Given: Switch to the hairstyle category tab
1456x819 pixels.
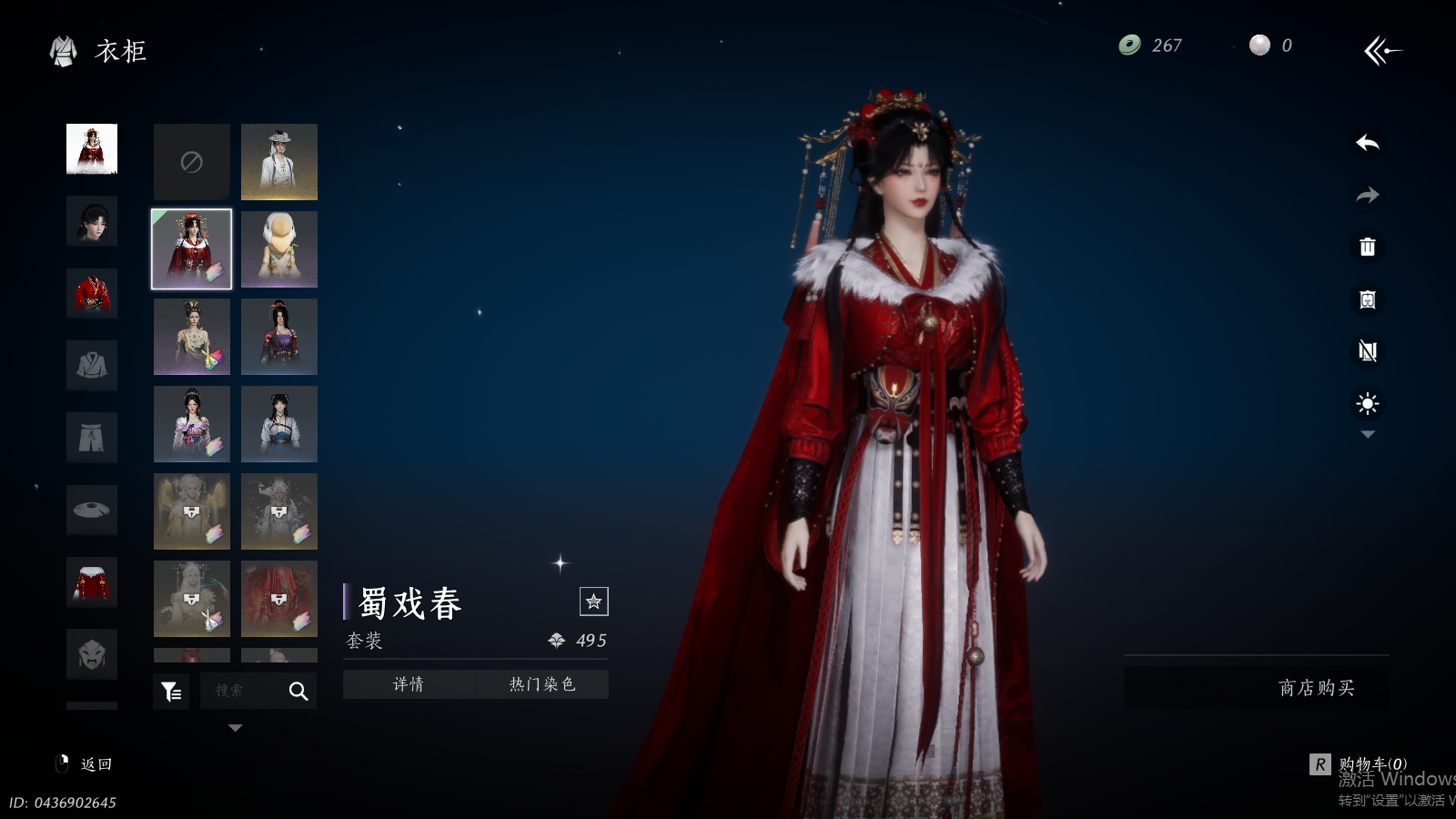Looking at the screenshot, I should click(x=92, y=221).
